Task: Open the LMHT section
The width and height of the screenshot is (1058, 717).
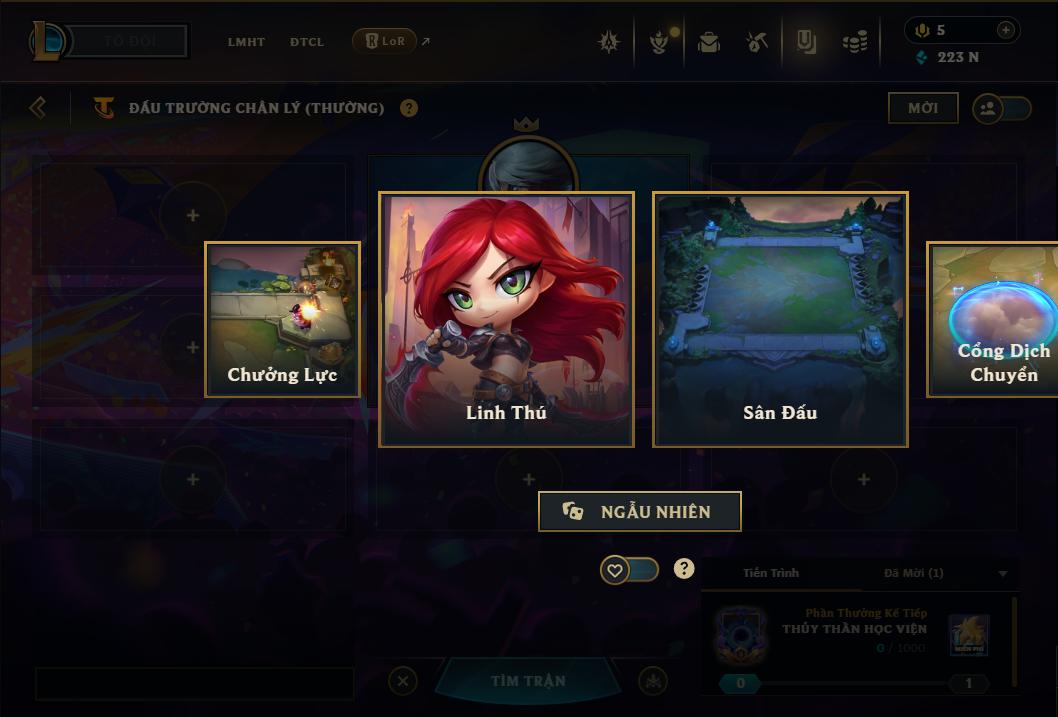Action: tap(246, 42)
